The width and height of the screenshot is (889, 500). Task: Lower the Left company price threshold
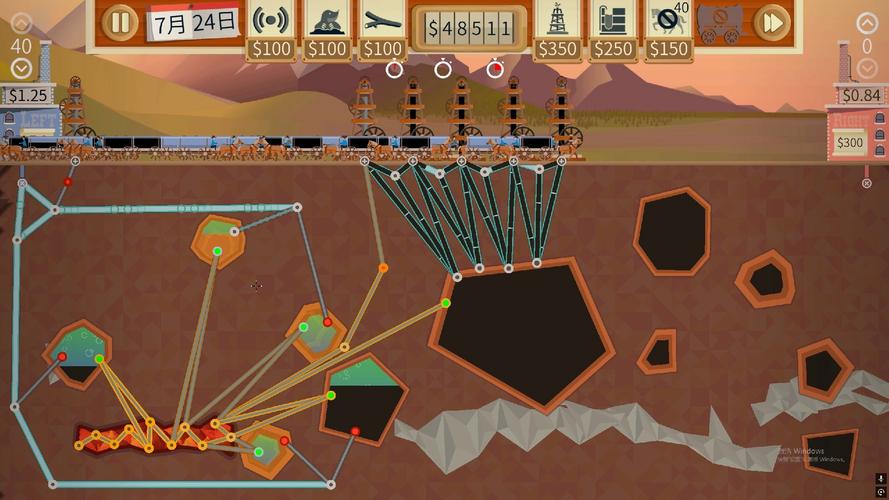point(21,68)
